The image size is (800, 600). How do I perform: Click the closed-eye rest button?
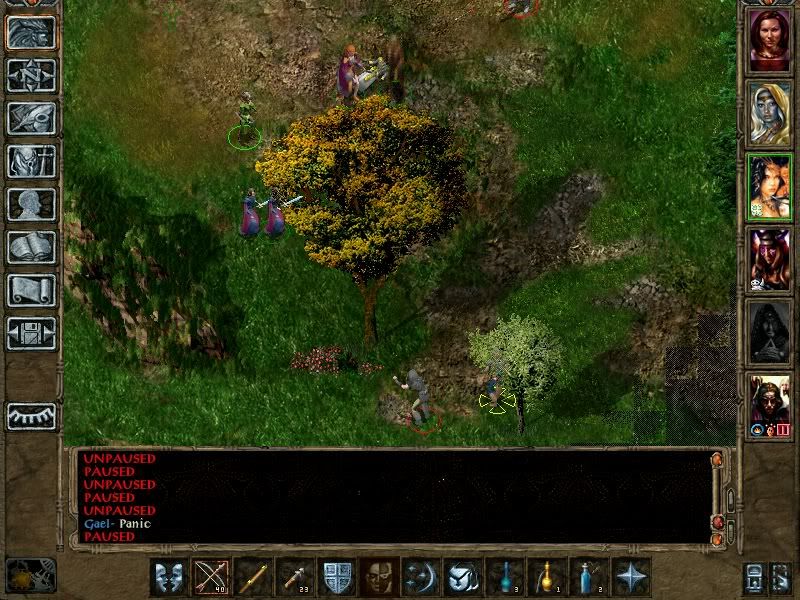click(x=31, y=416)
